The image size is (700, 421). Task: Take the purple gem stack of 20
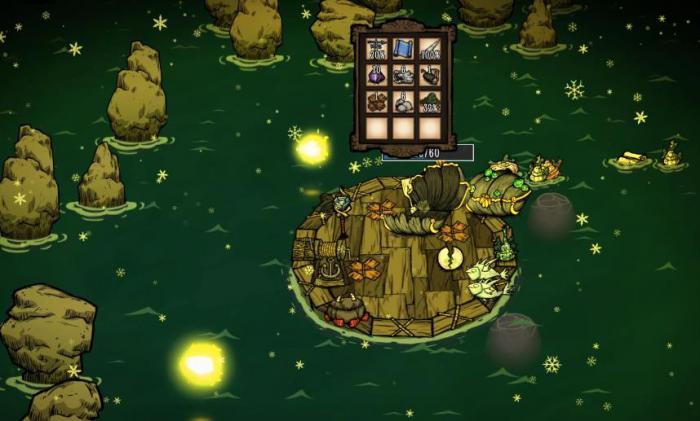[x=377, y=76]
